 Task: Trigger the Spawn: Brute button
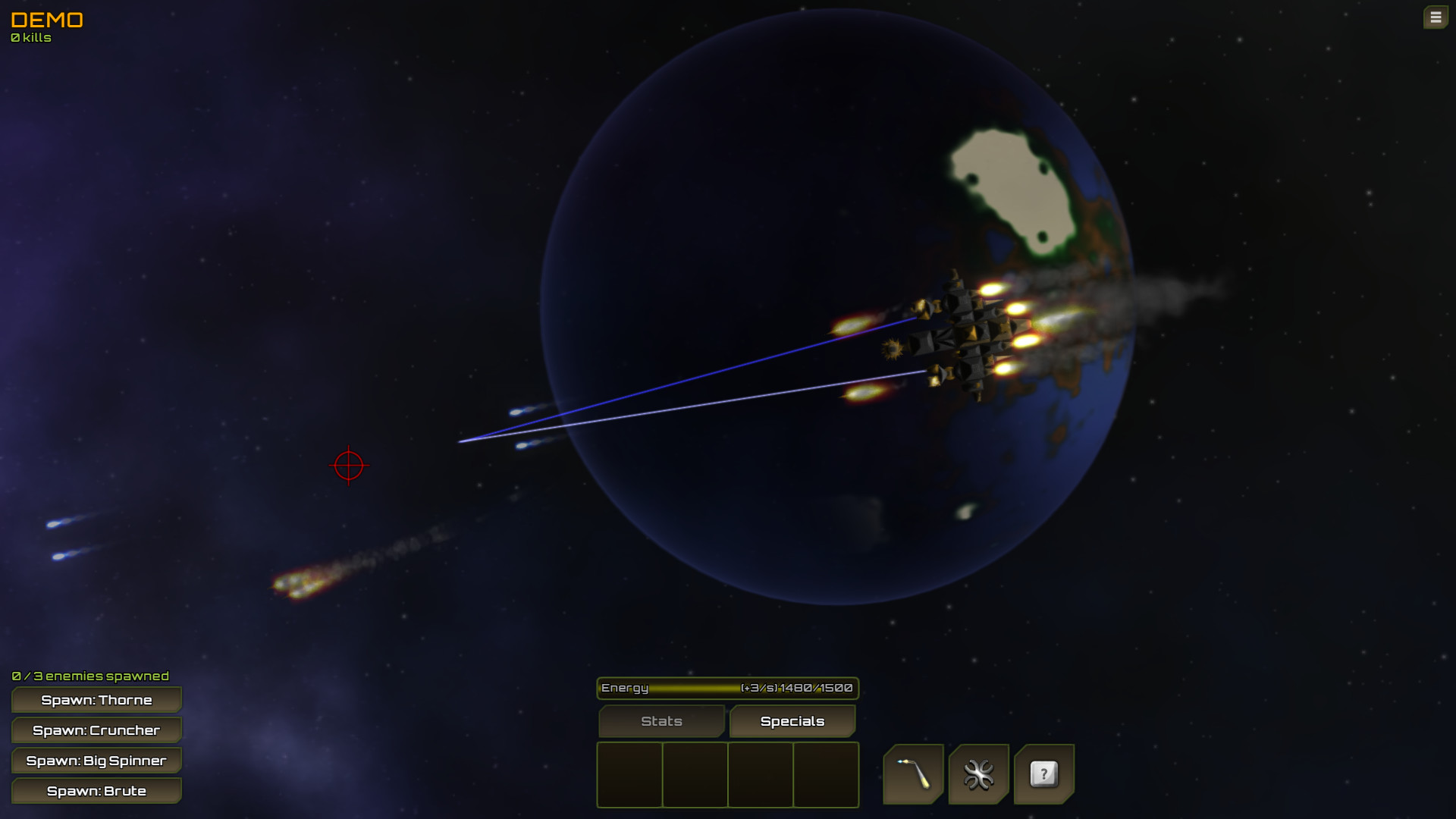coord(96,790)
